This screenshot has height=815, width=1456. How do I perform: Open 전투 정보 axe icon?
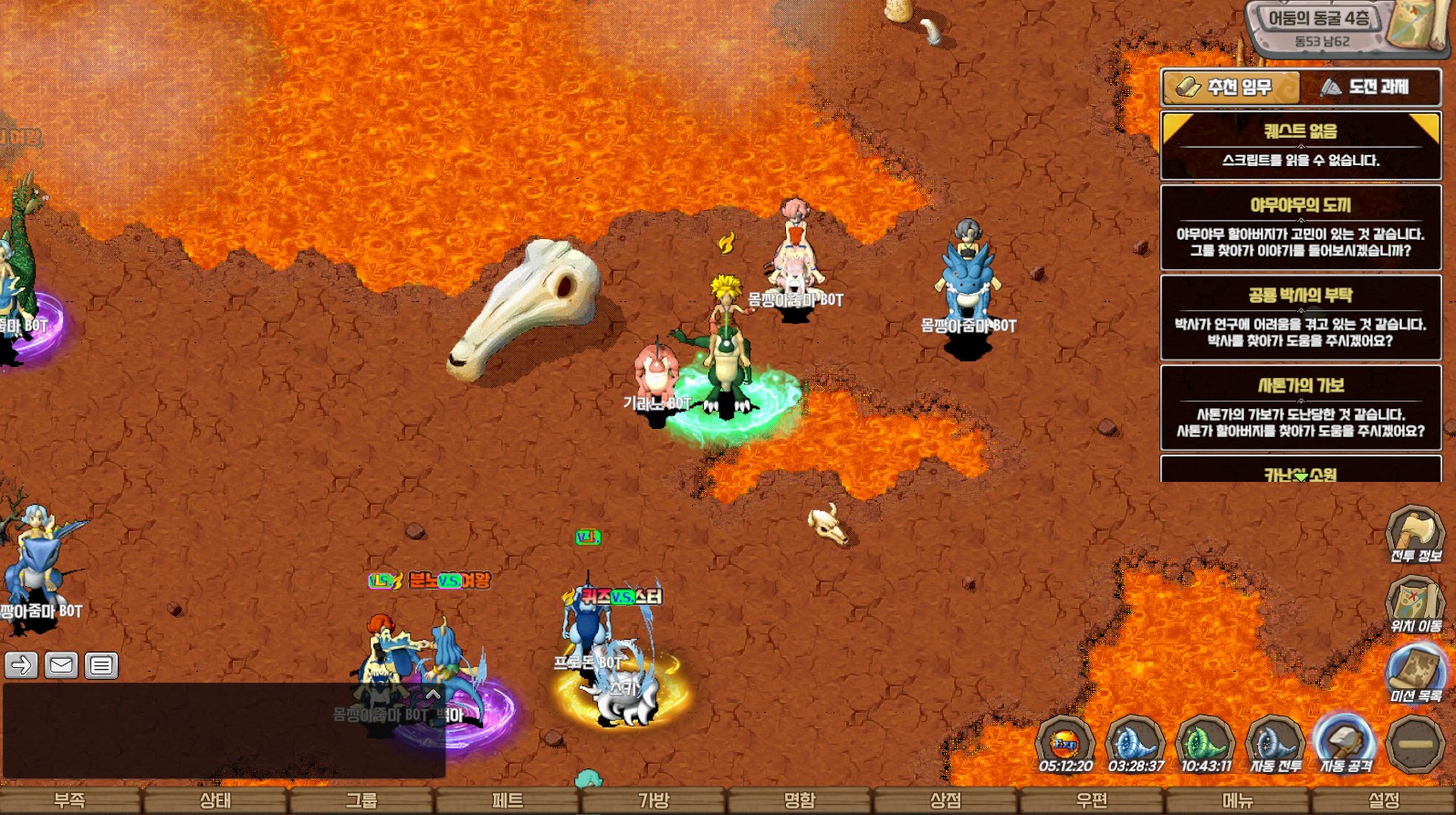tap(1415, 532)
